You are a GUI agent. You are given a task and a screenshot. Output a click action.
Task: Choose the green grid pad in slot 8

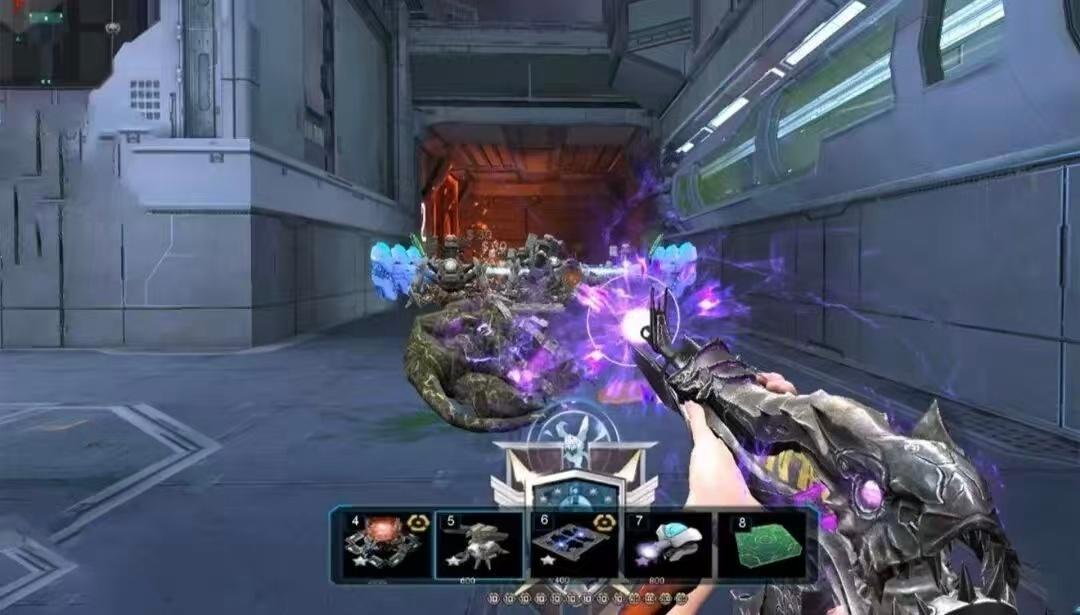[762, 545]
